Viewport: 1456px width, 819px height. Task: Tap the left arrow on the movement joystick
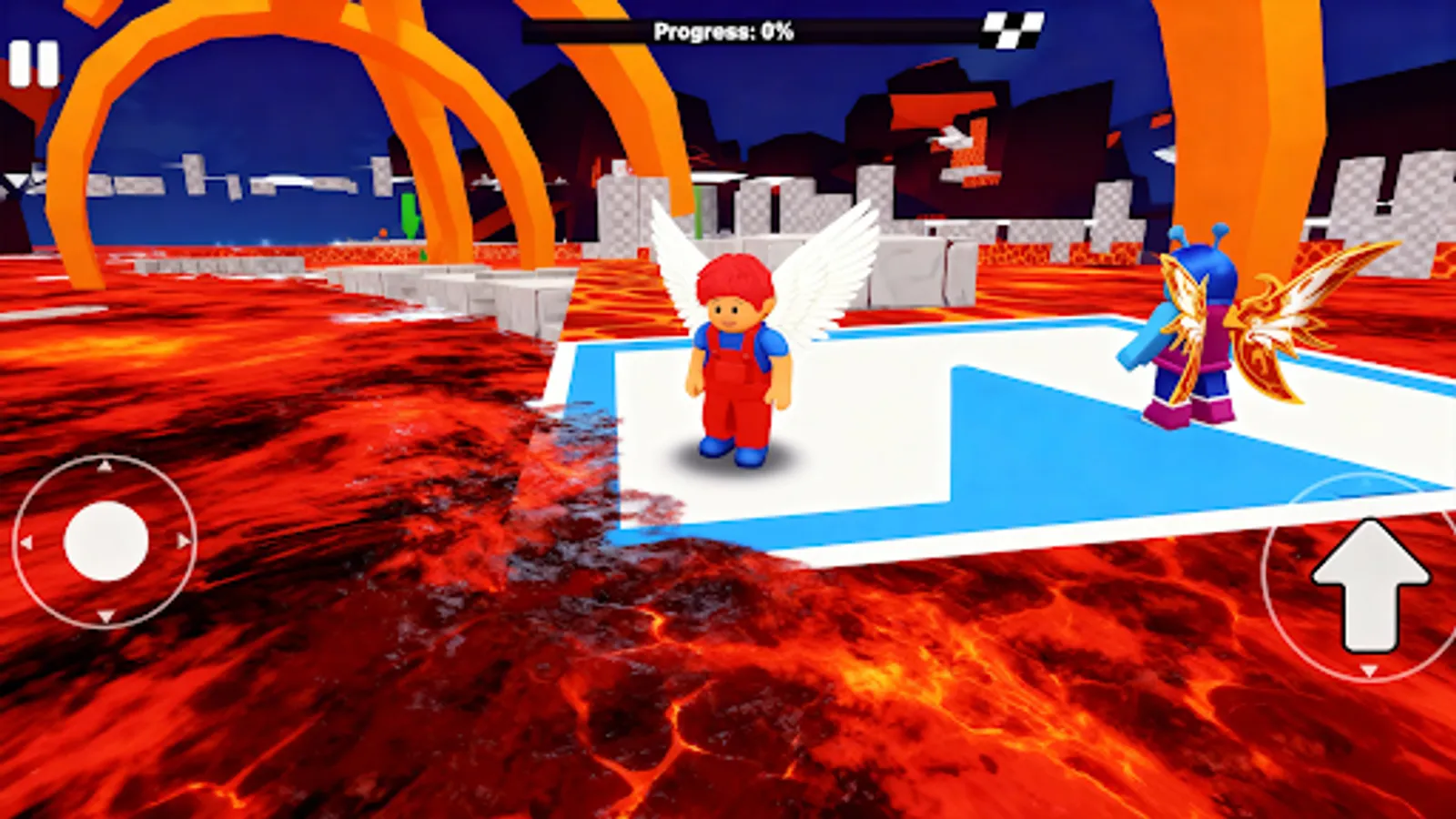pyautogui.click(x=25, y=541)
